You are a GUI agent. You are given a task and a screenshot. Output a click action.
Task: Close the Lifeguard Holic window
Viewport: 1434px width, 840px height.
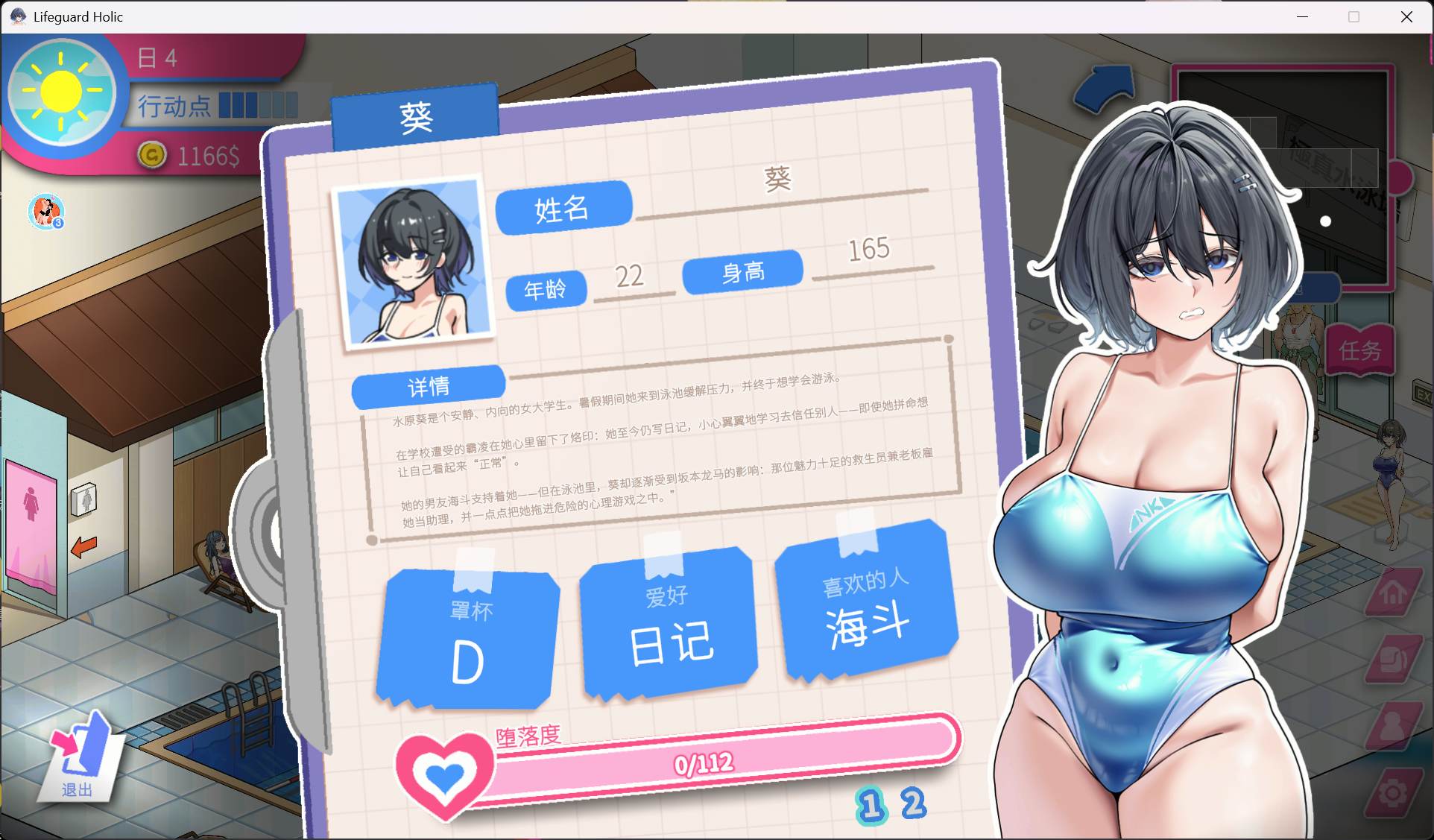coord(1406,16)
